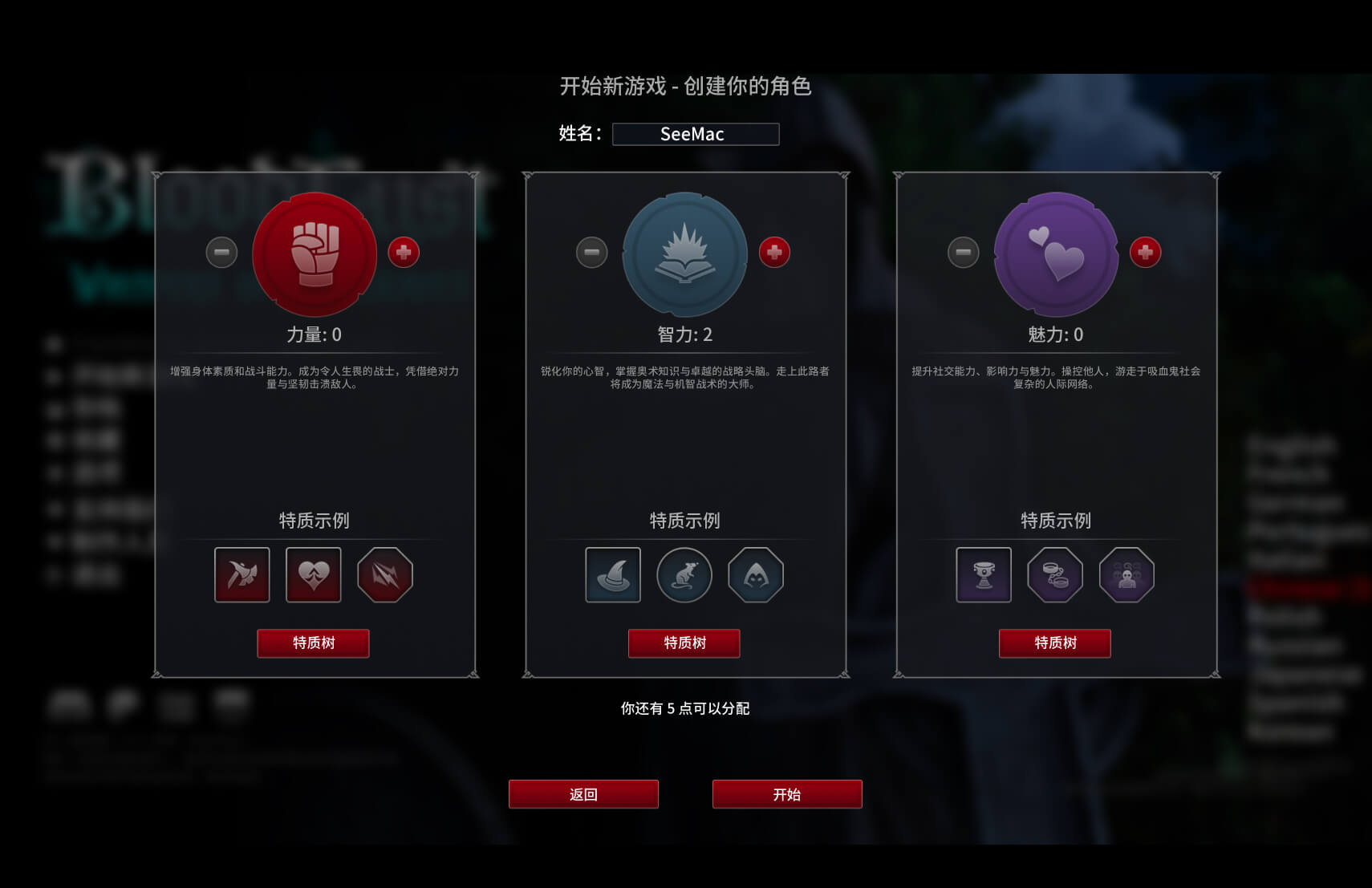Select the claw slash trait example icon
1372x888 pixels.
coord(385,574)
